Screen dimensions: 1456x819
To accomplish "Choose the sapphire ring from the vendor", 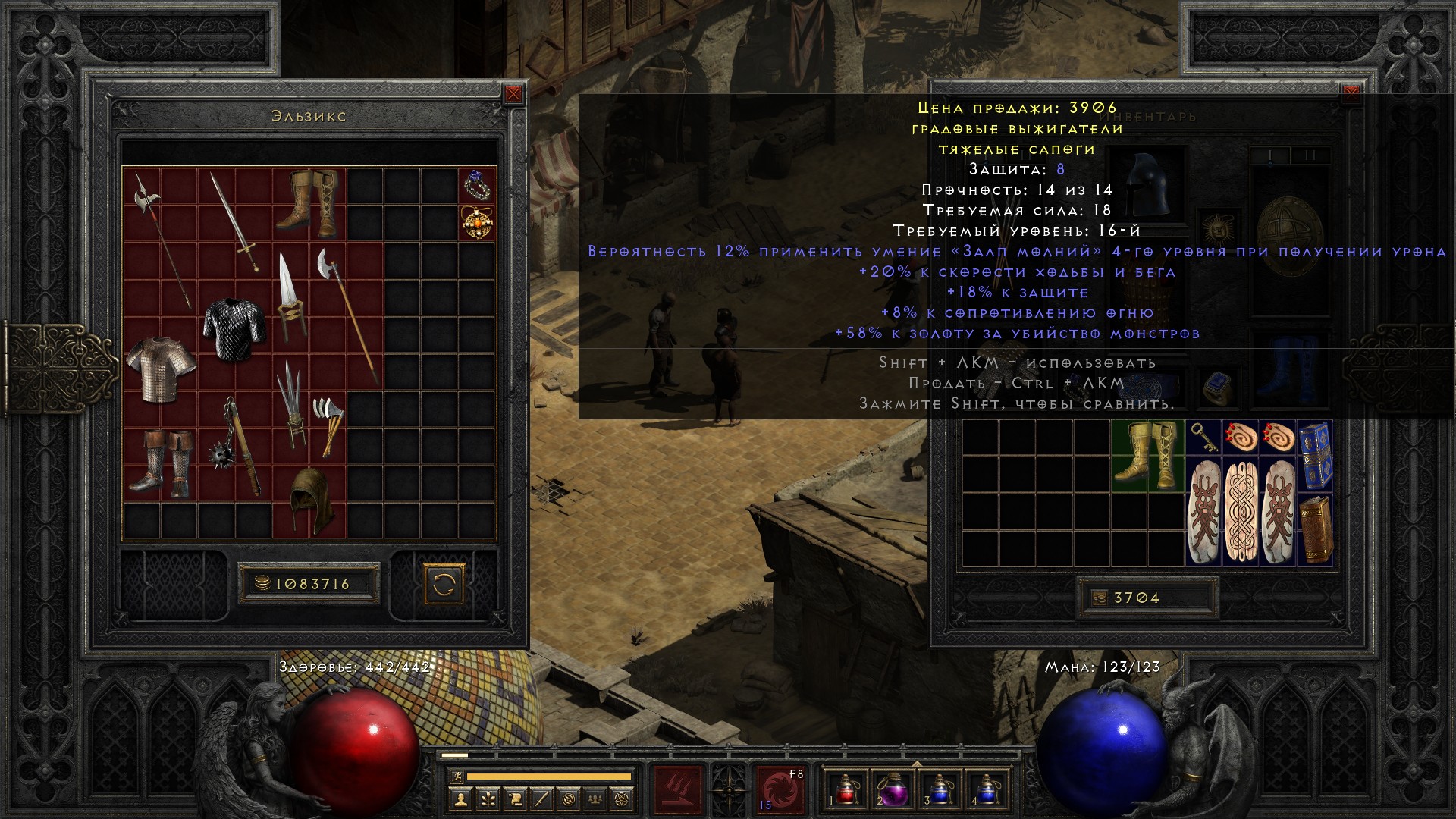I will [478, 184].
